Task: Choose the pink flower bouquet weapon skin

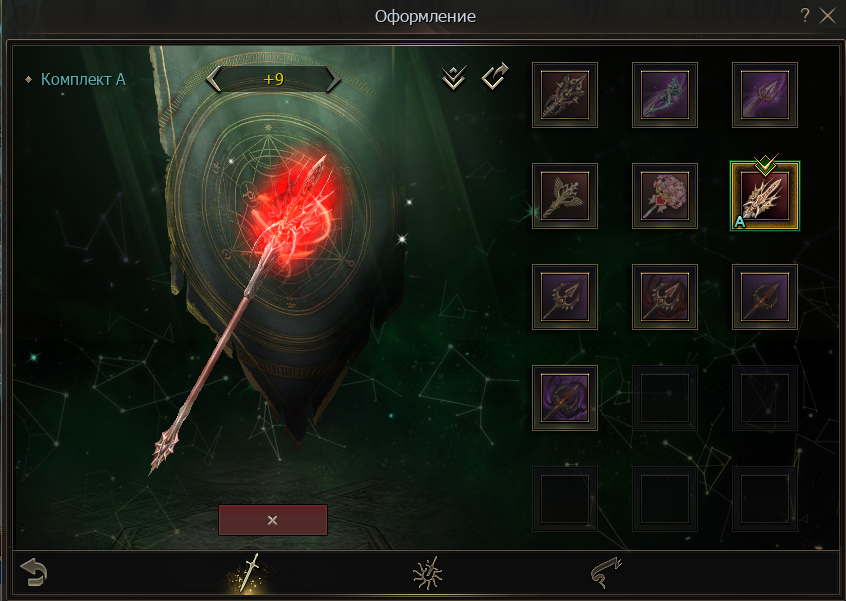Action: [x=665, y=195]
